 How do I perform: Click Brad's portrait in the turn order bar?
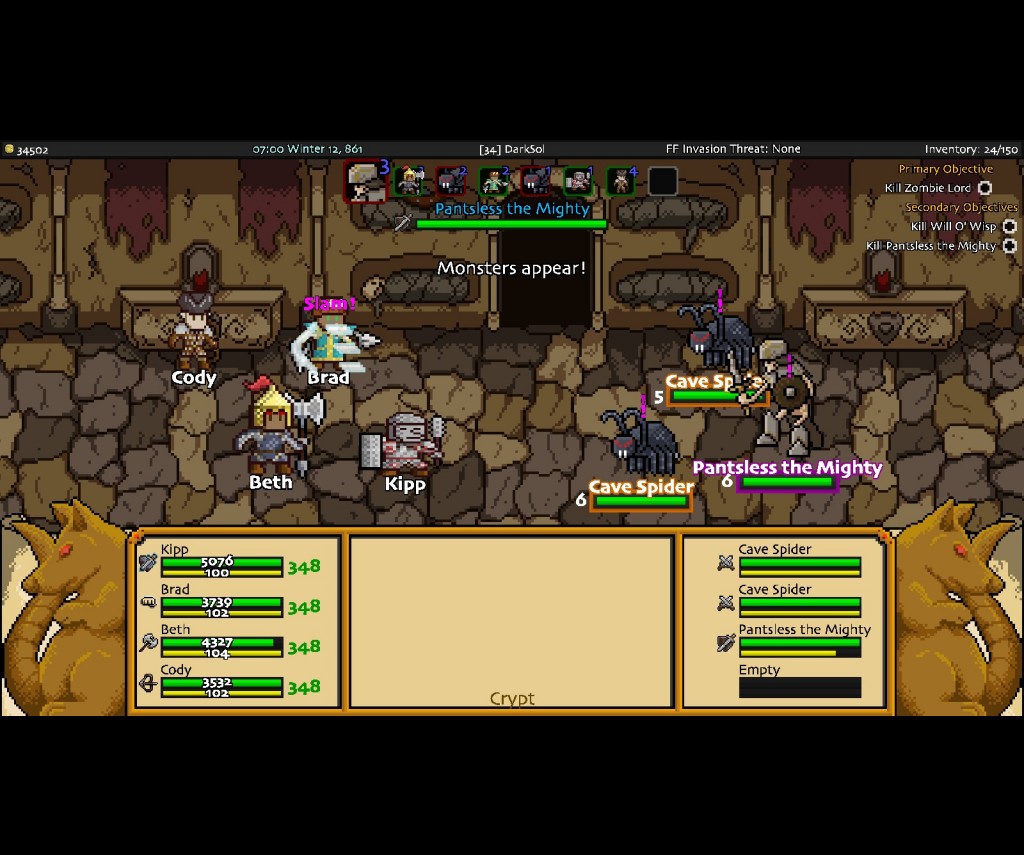(493, 182)
